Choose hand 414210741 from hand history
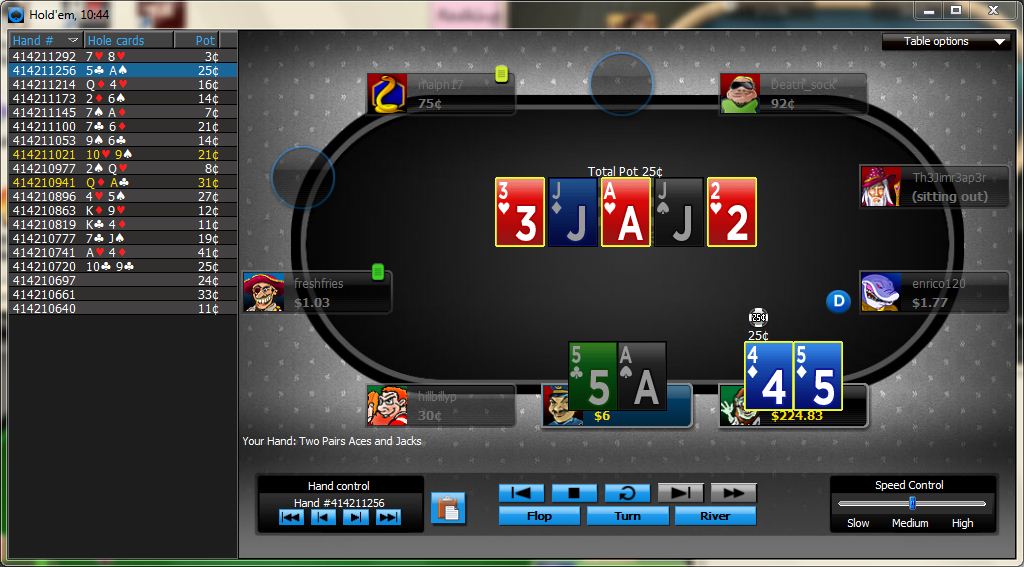 coord(44,253)
